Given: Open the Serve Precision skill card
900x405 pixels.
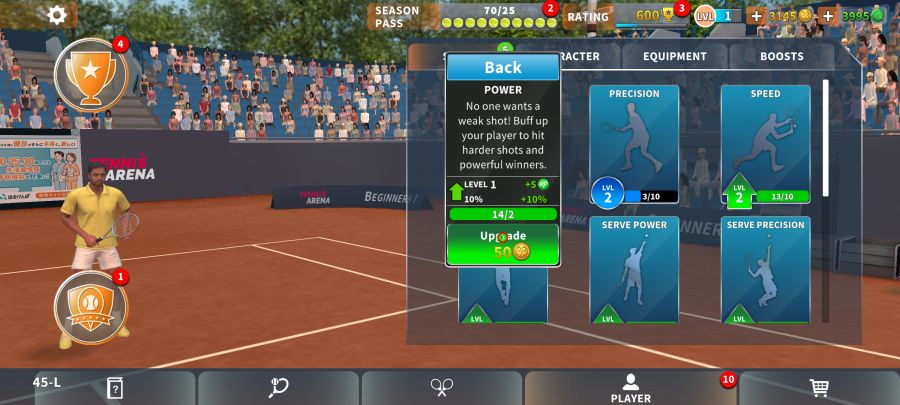Looking at the screenshot, I should coord(765,270).
